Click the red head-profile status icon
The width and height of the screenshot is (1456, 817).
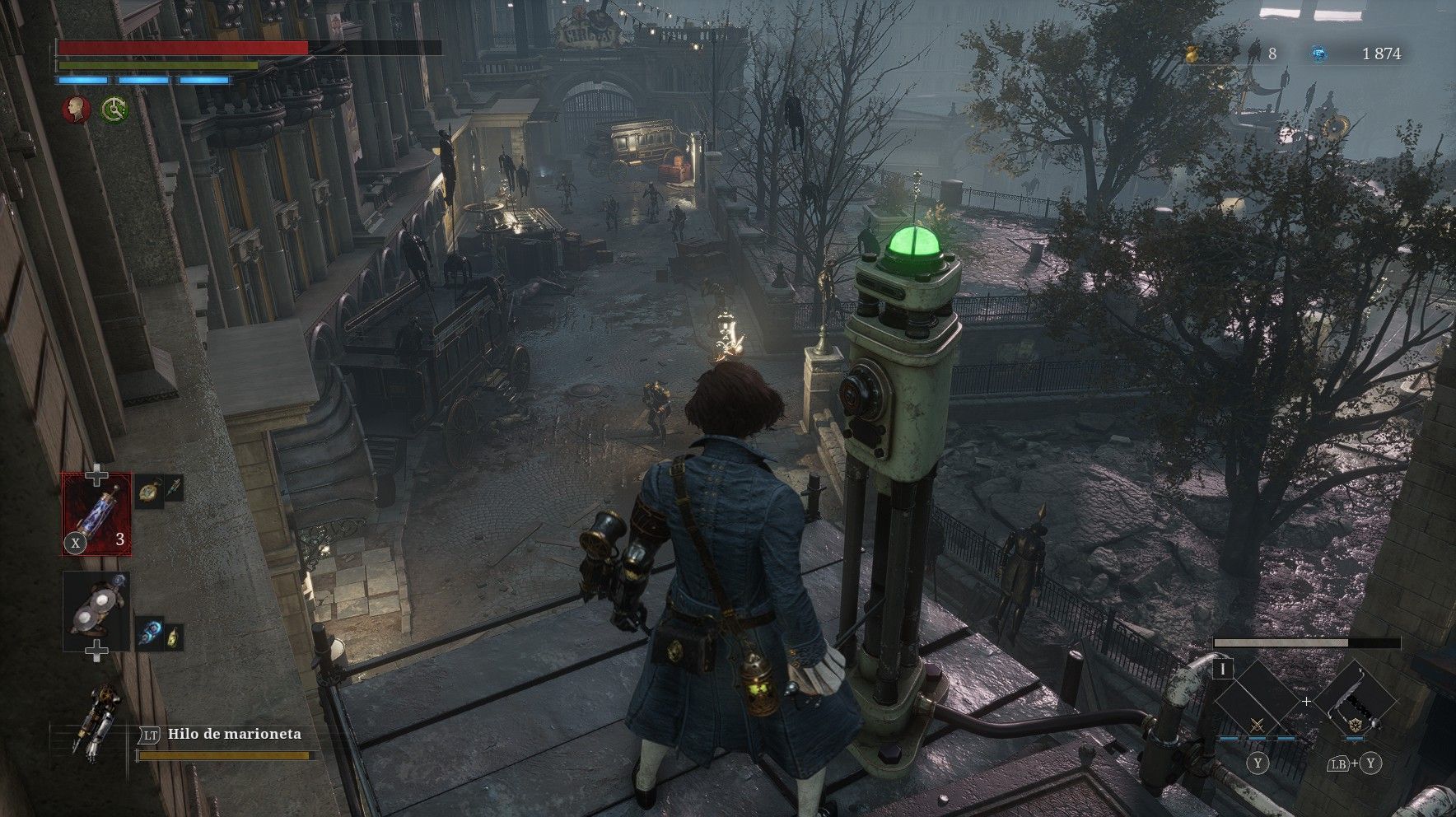click(x=77, y=110)
